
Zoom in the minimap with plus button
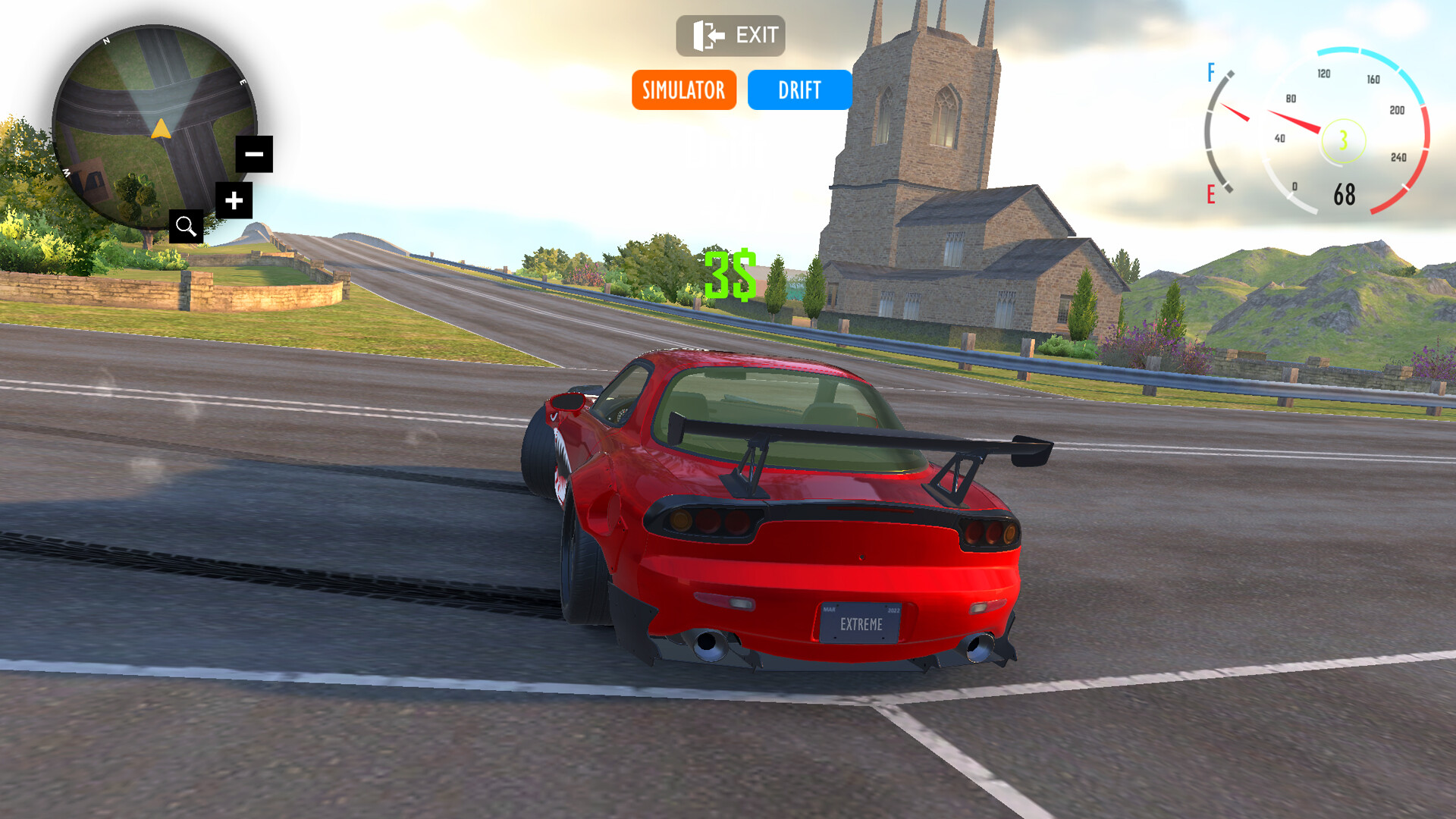click(x=234, y=201)
